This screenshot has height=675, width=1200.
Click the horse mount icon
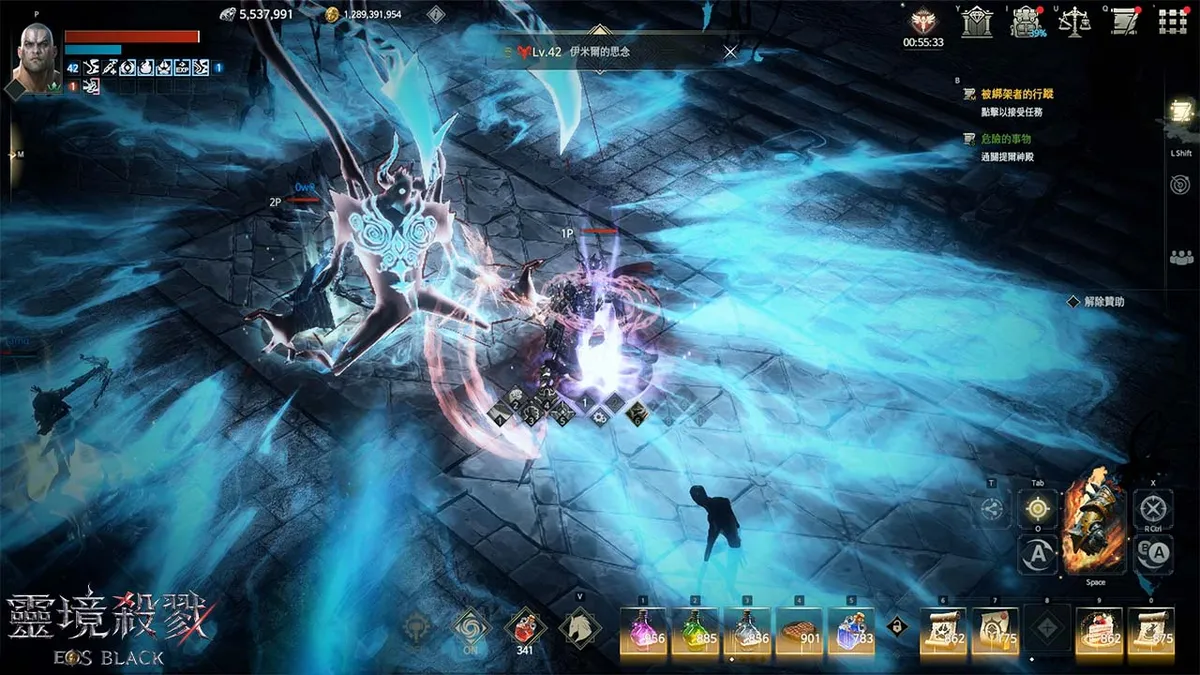[579, 628]
